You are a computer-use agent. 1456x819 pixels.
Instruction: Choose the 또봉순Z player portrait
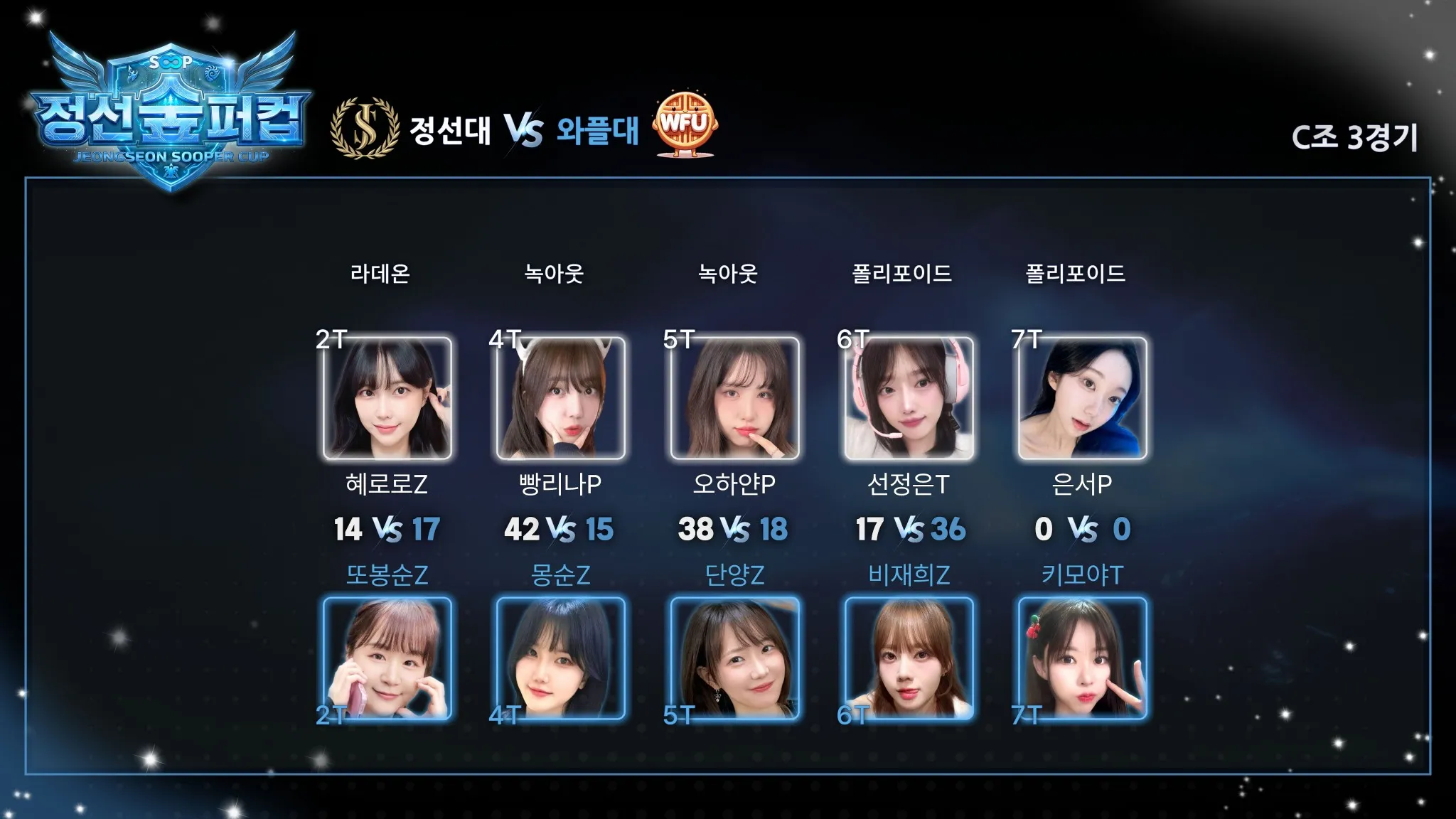pyautogui.click(x=387, y=658)
